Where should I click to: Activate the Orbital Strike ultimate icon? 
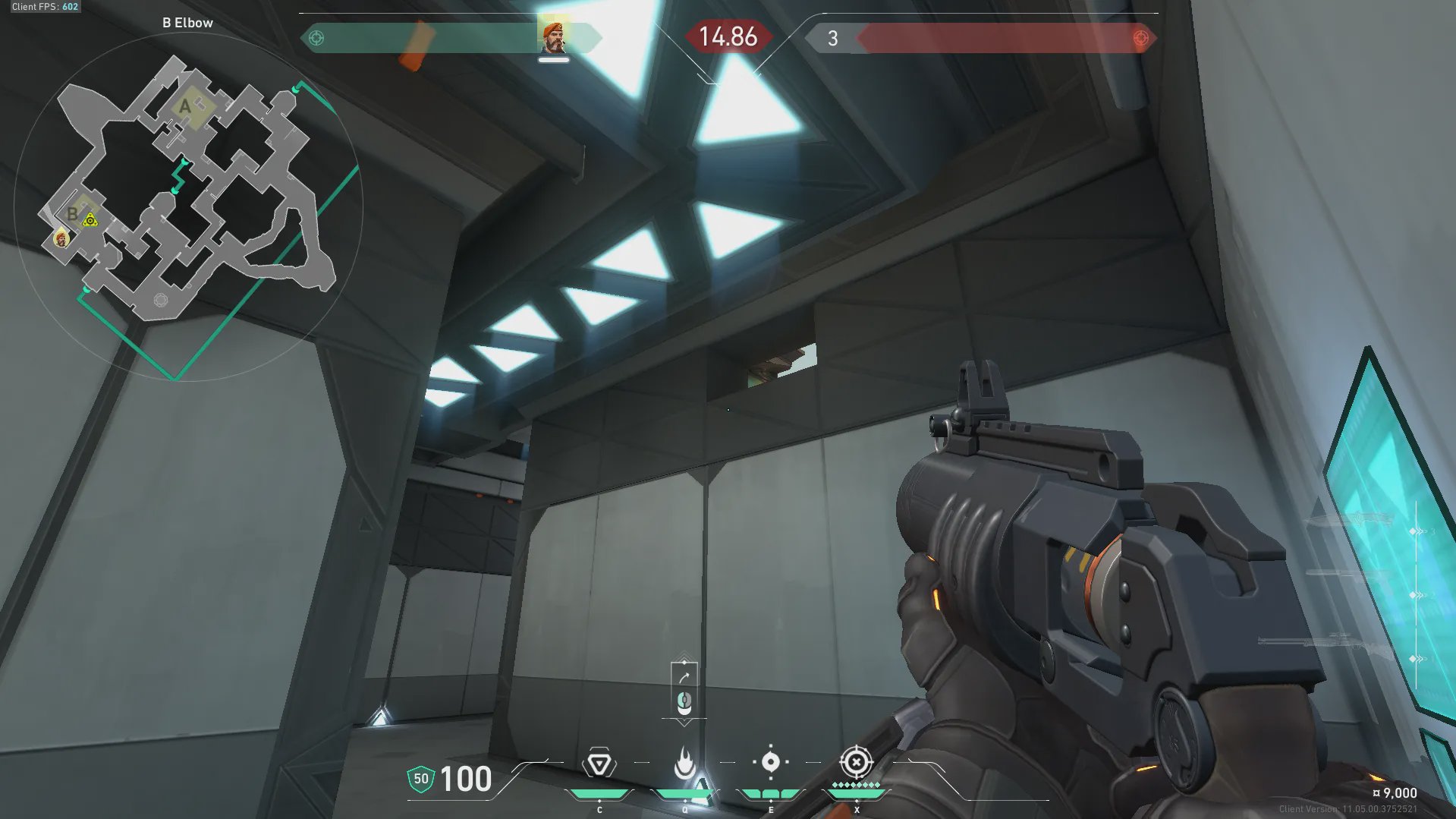pyautogui.click(x=856, y=761)
